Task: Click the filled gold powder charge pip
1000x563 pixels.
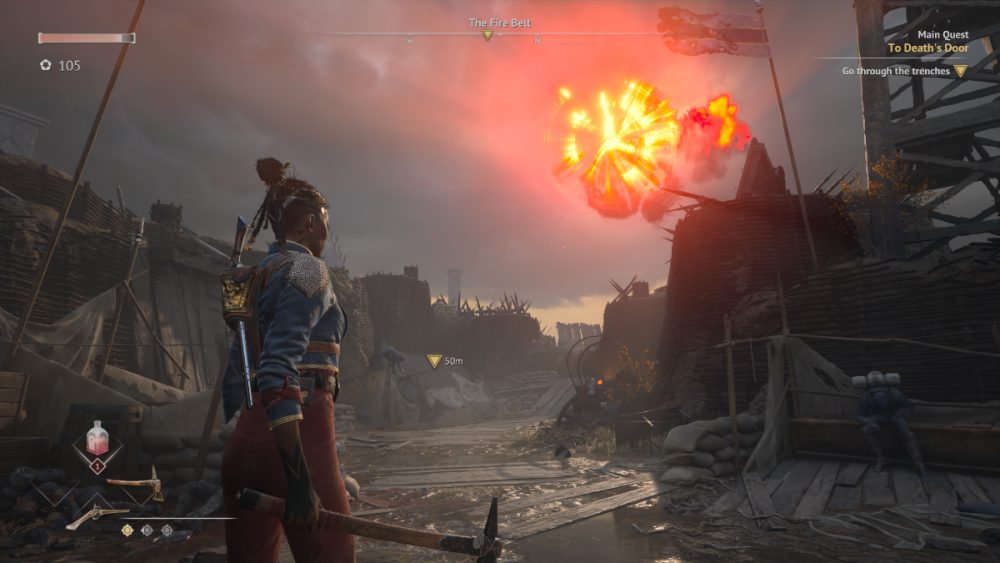Action: click(127, 530)
